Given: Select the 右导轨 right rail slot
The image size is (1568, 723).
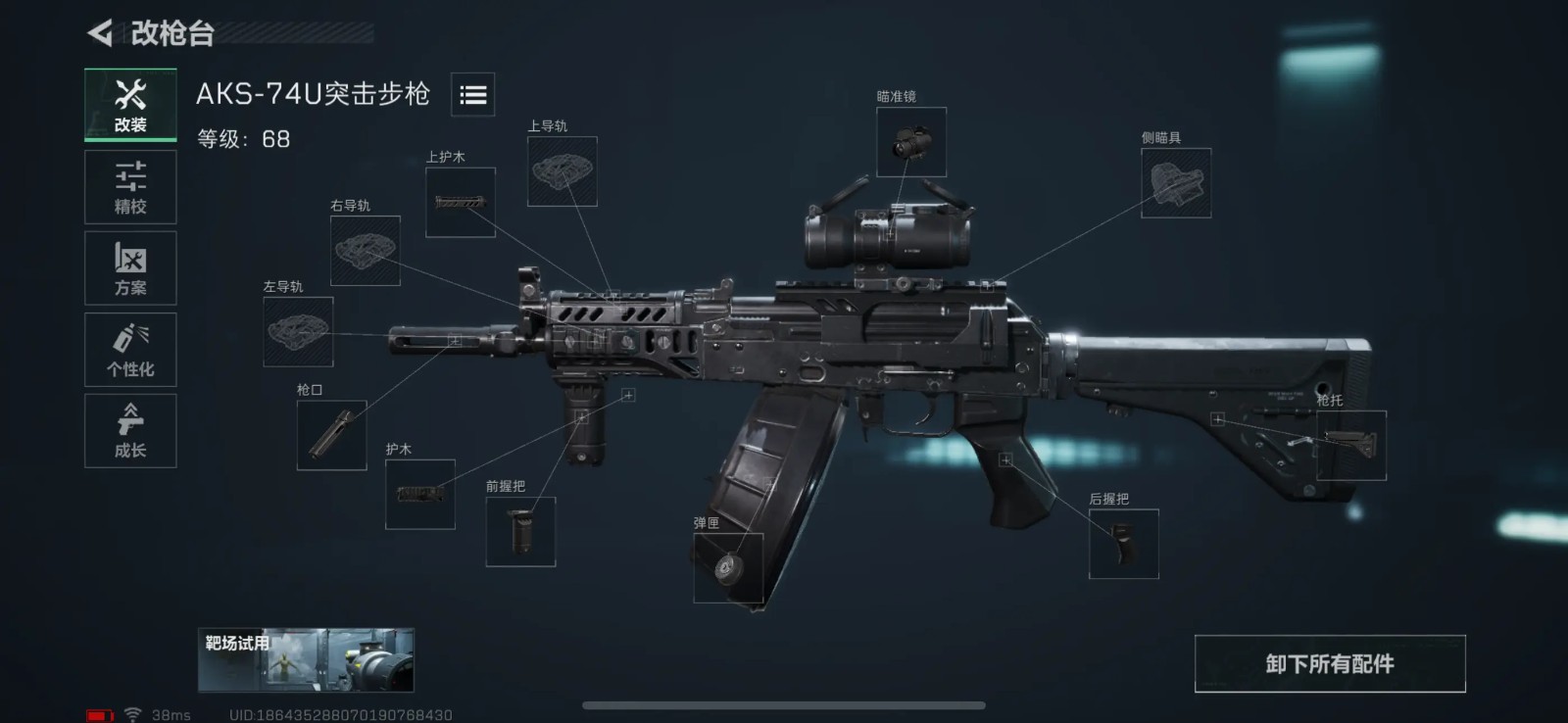Looking at the screenshot, I should pyautogui.click(x=365, y=251).
